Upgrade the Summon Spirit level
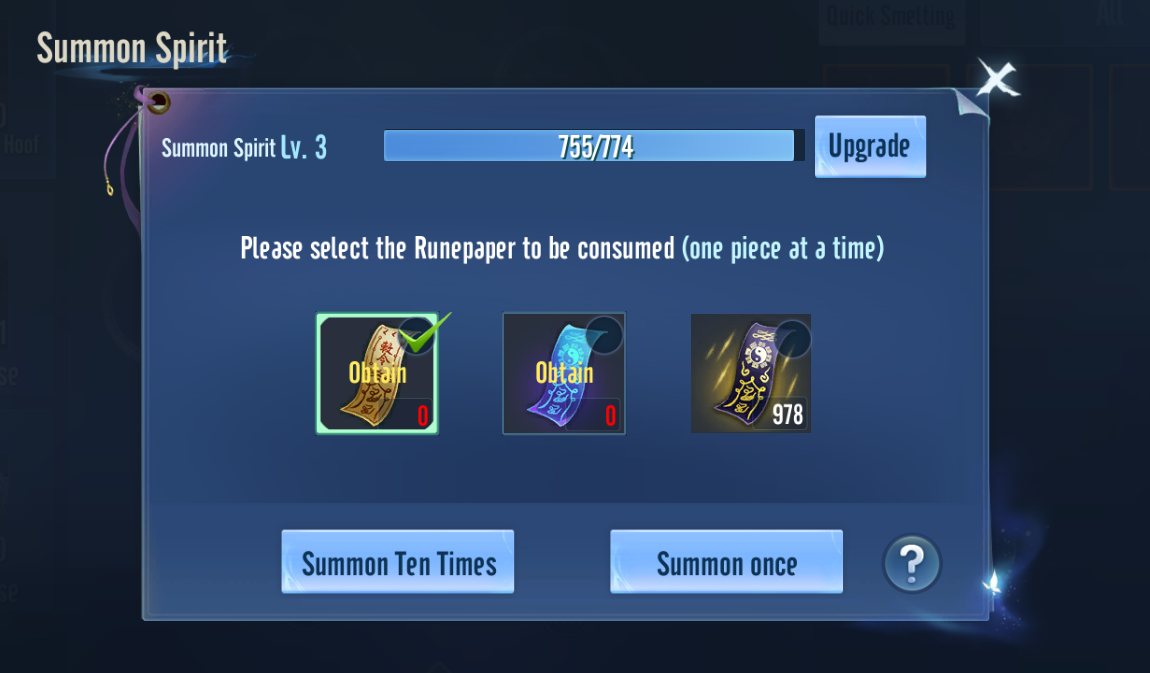 pos(870,146)
